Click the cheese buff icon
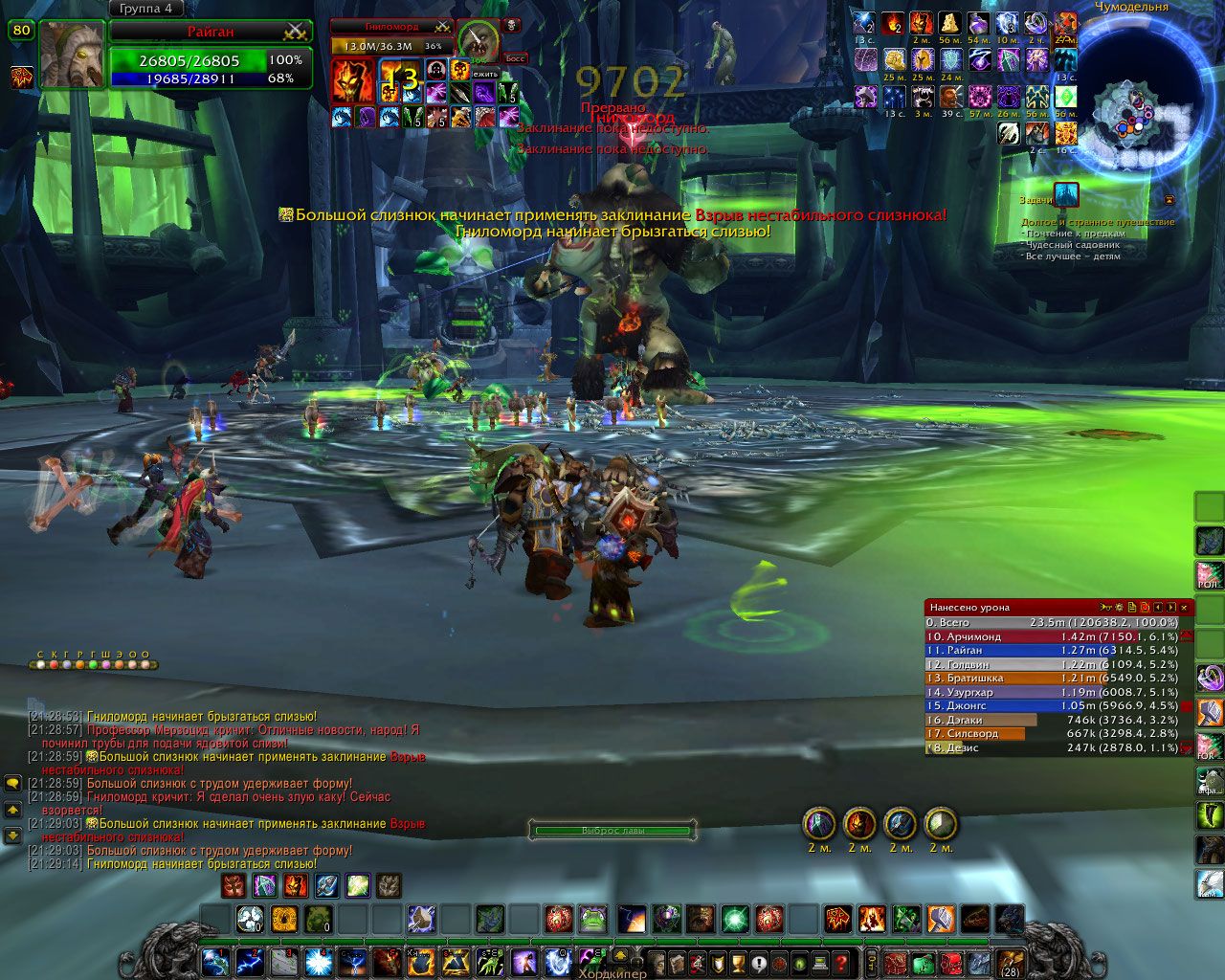 pos(949,23)
